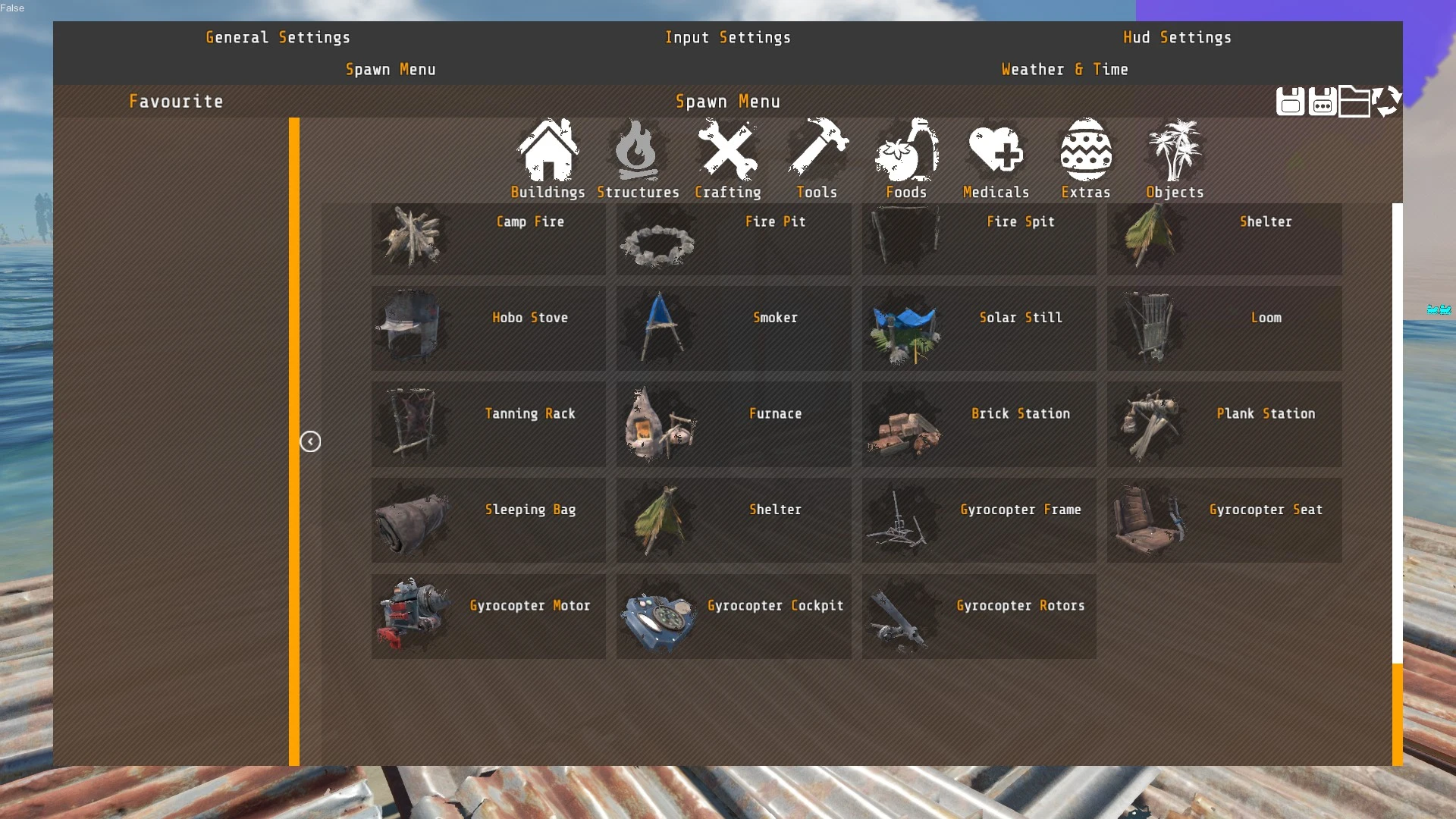Screen dimensions: 1456x819
Task: Open Weather & Time settings
Action: pyautogui.click(x=1064, y=69)
